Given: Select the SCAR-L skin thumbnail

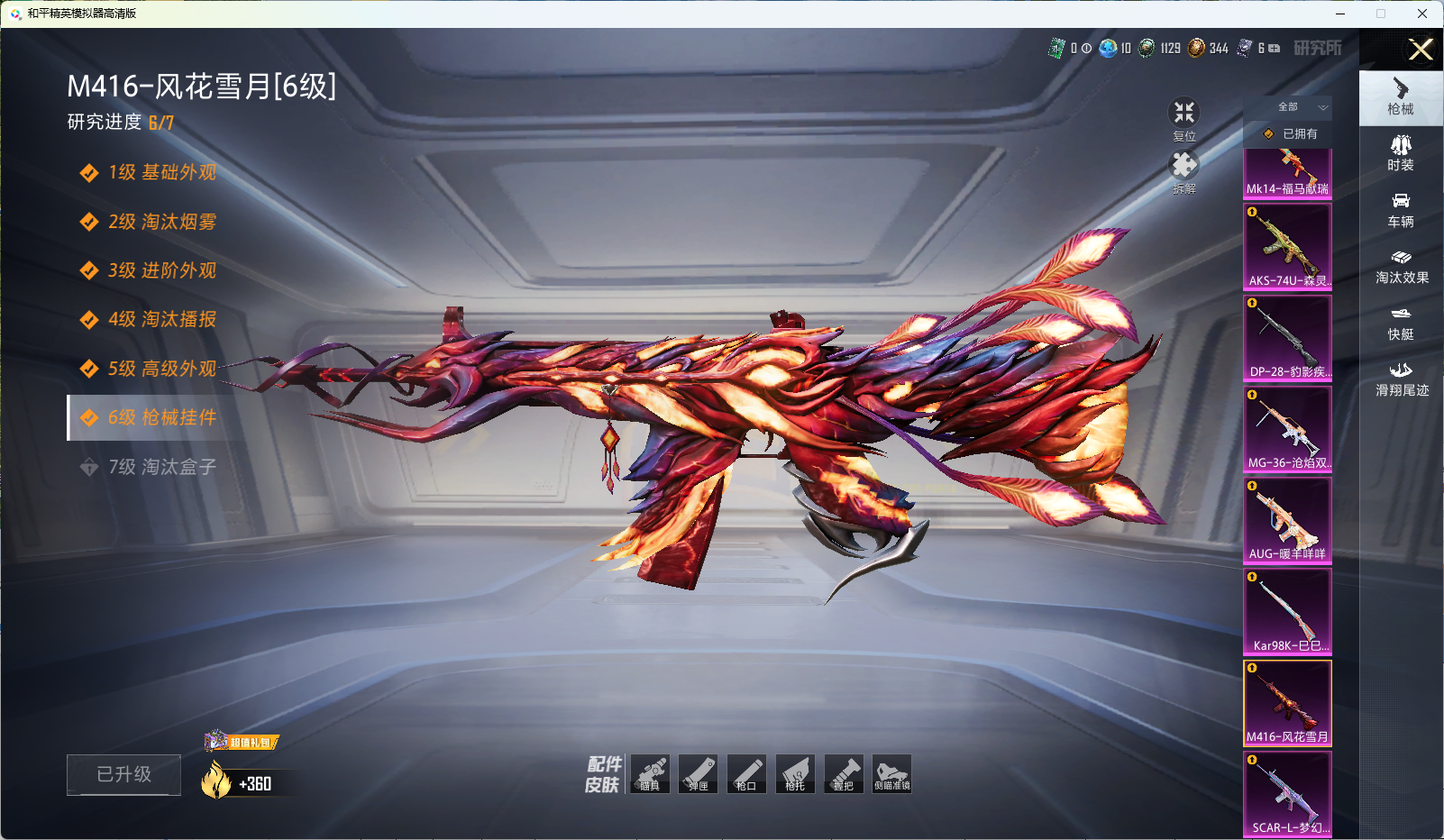Looking at the screenshot, I should (x=1287, y=793).
